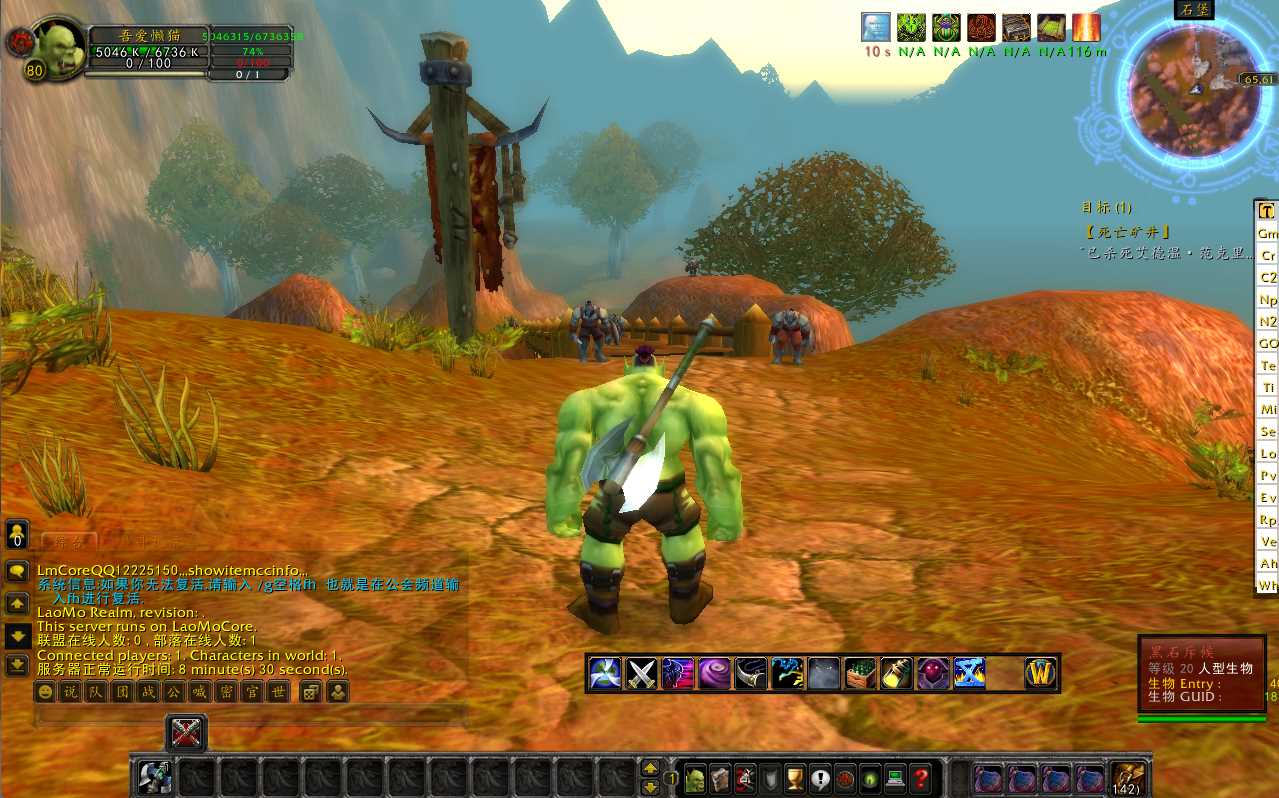1279x798 pixels.
Task: Open the backpack with the axe icon
Action: pos(1128,778)
